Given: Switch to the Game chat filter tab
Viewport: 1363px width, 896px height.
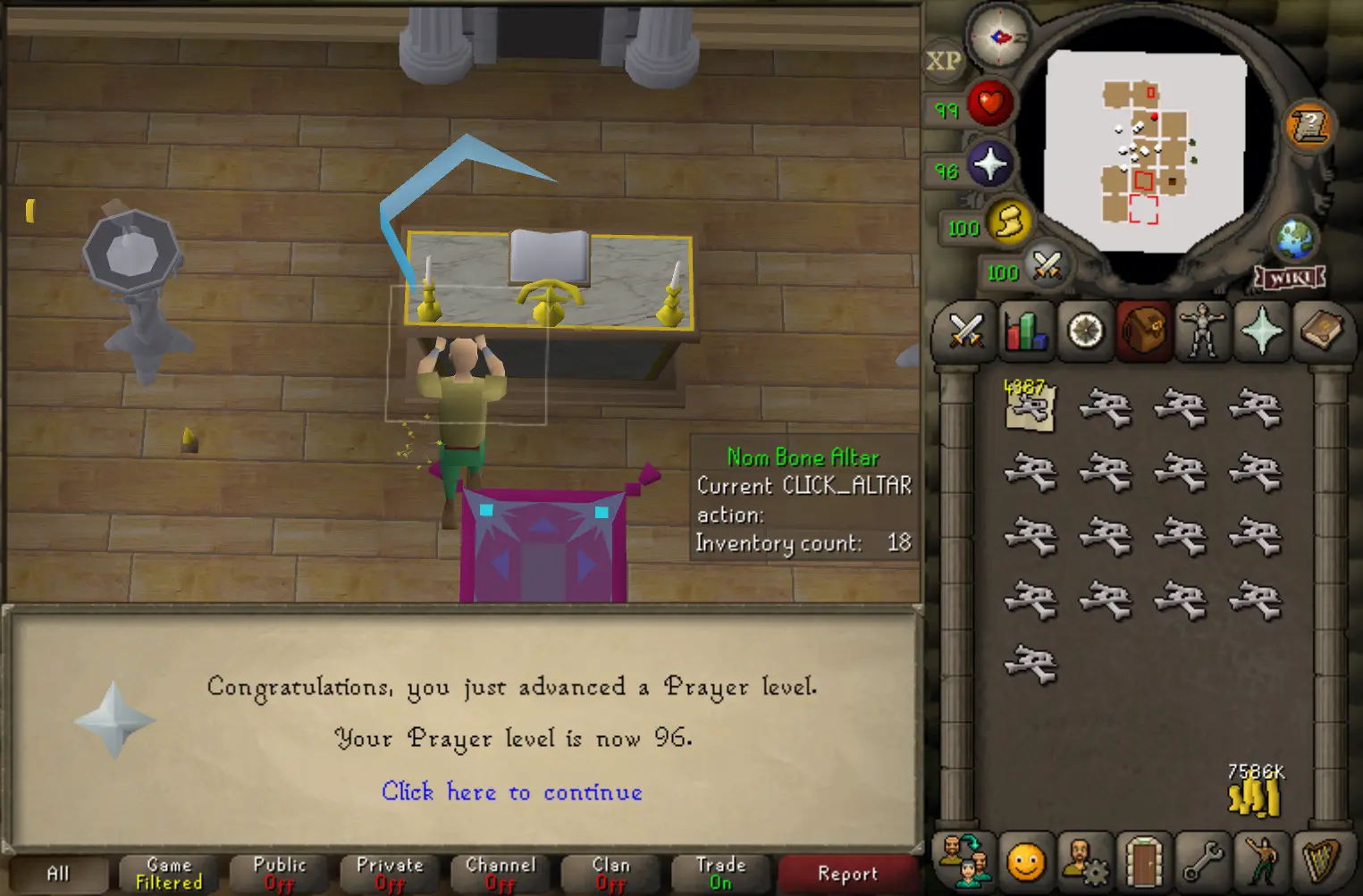Looking at the screenshot, I should [x=169, y=874].
